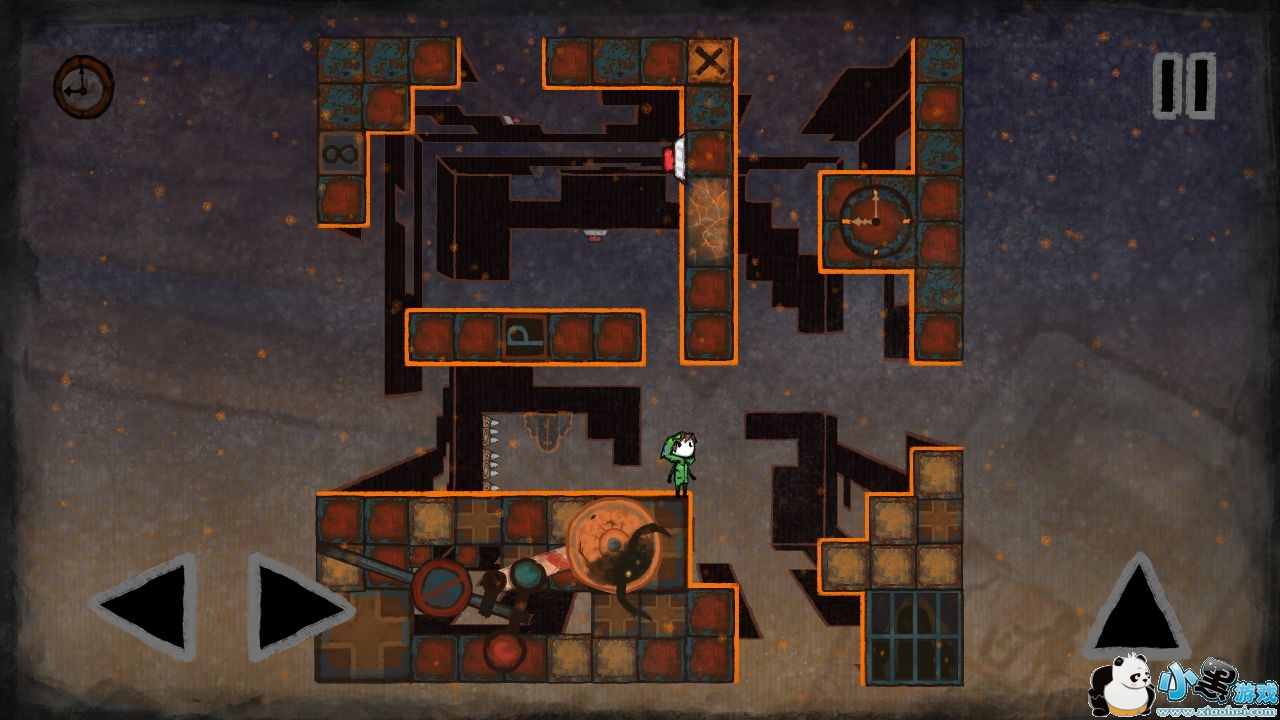Pause the game with the pause button

click(1184, 86)
